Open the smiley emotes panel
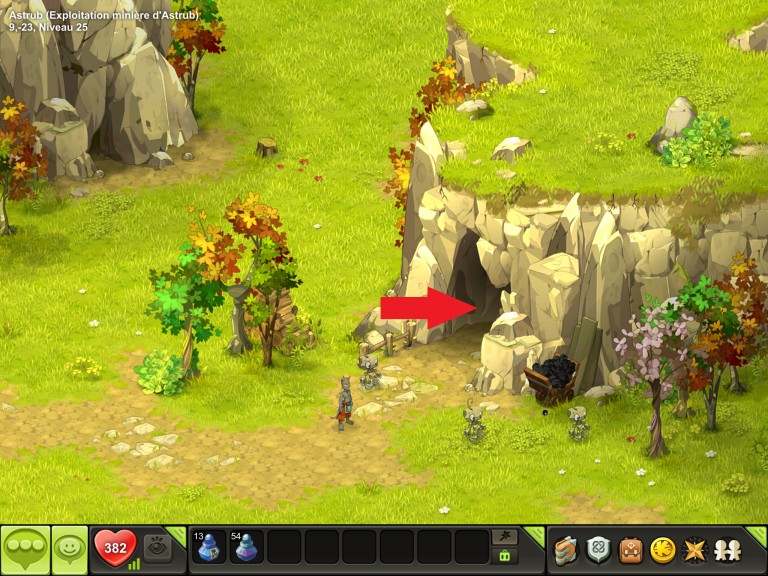Image resolution: width=768 pixels, height=576 pixels. coord(70,549)
